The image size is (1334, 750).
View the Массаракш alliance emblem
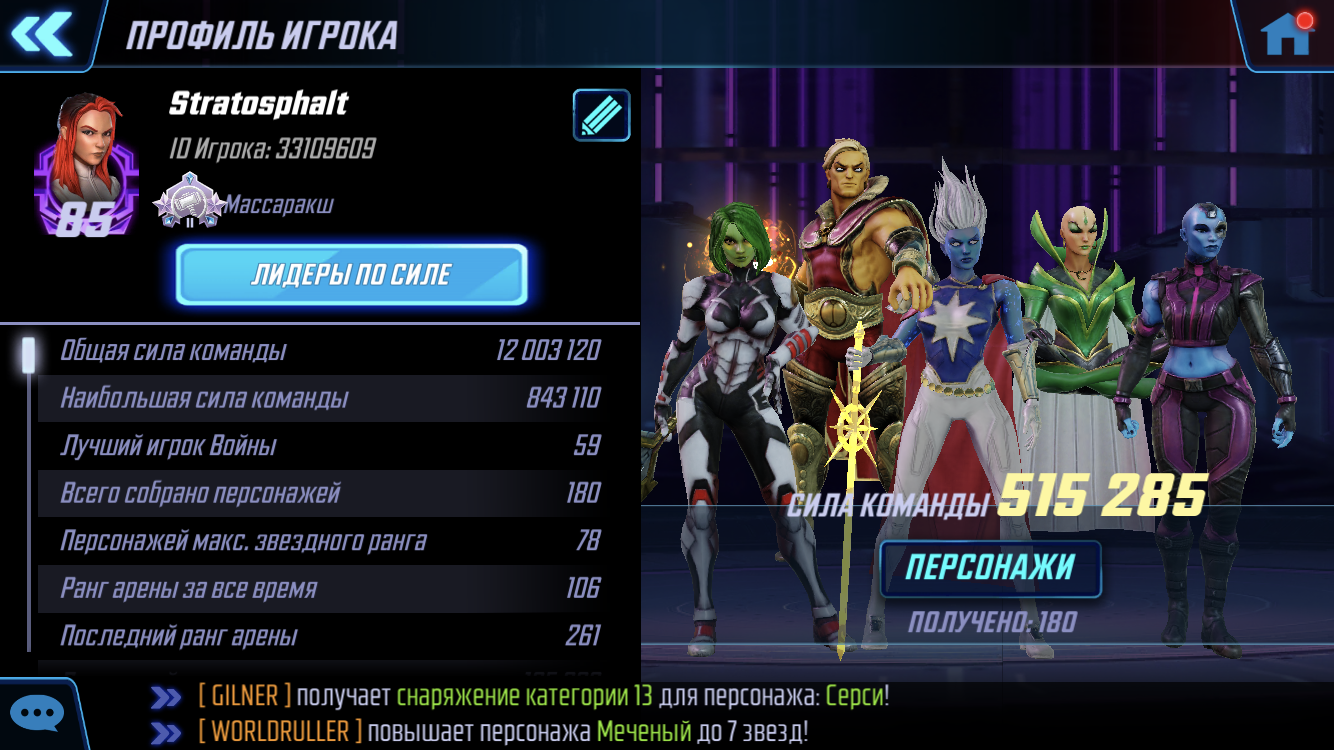pyautogui.click(x=189, y=205)
